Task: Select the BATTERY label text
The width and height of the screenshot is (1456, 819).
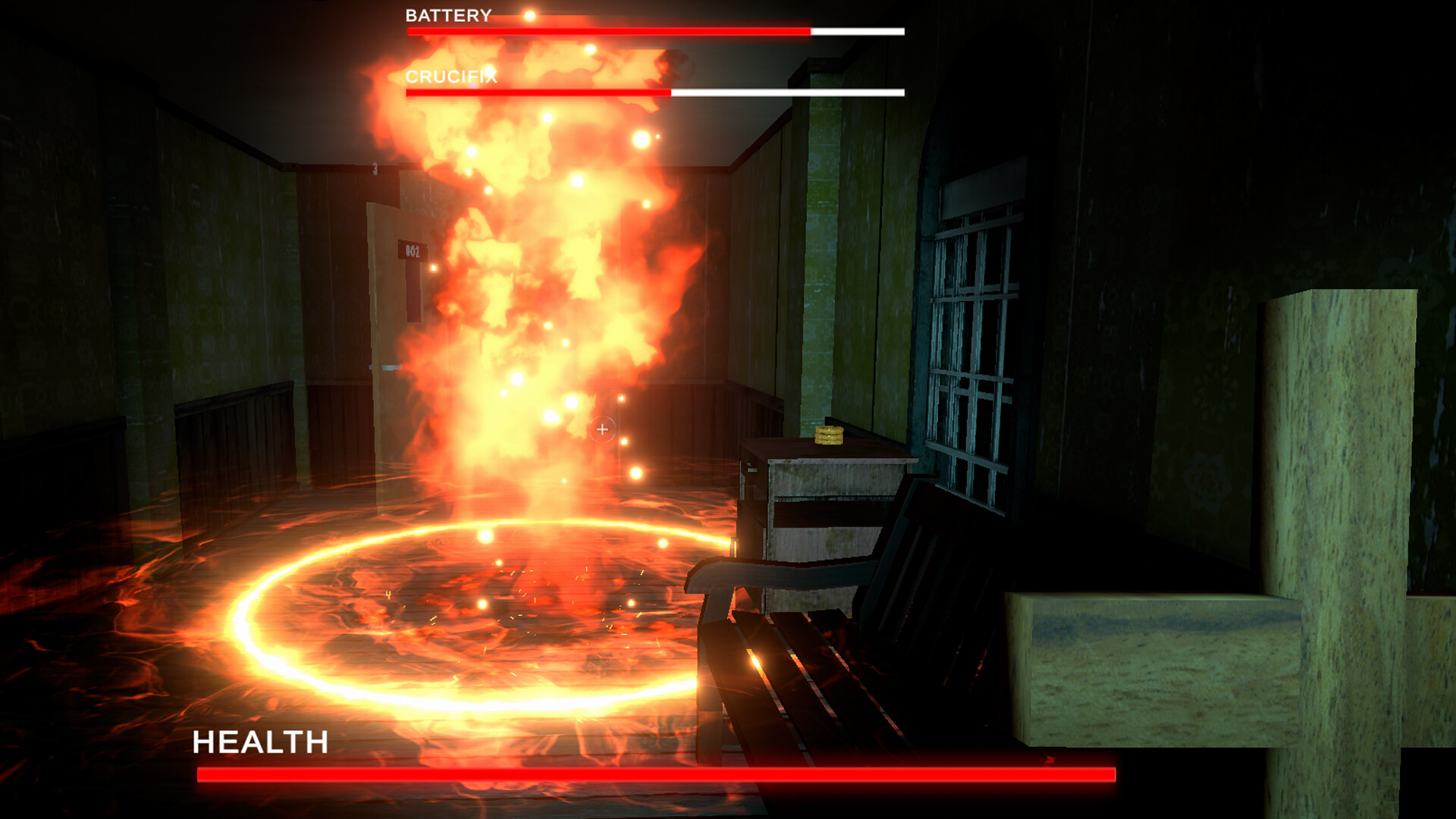Action: [447, 14]
